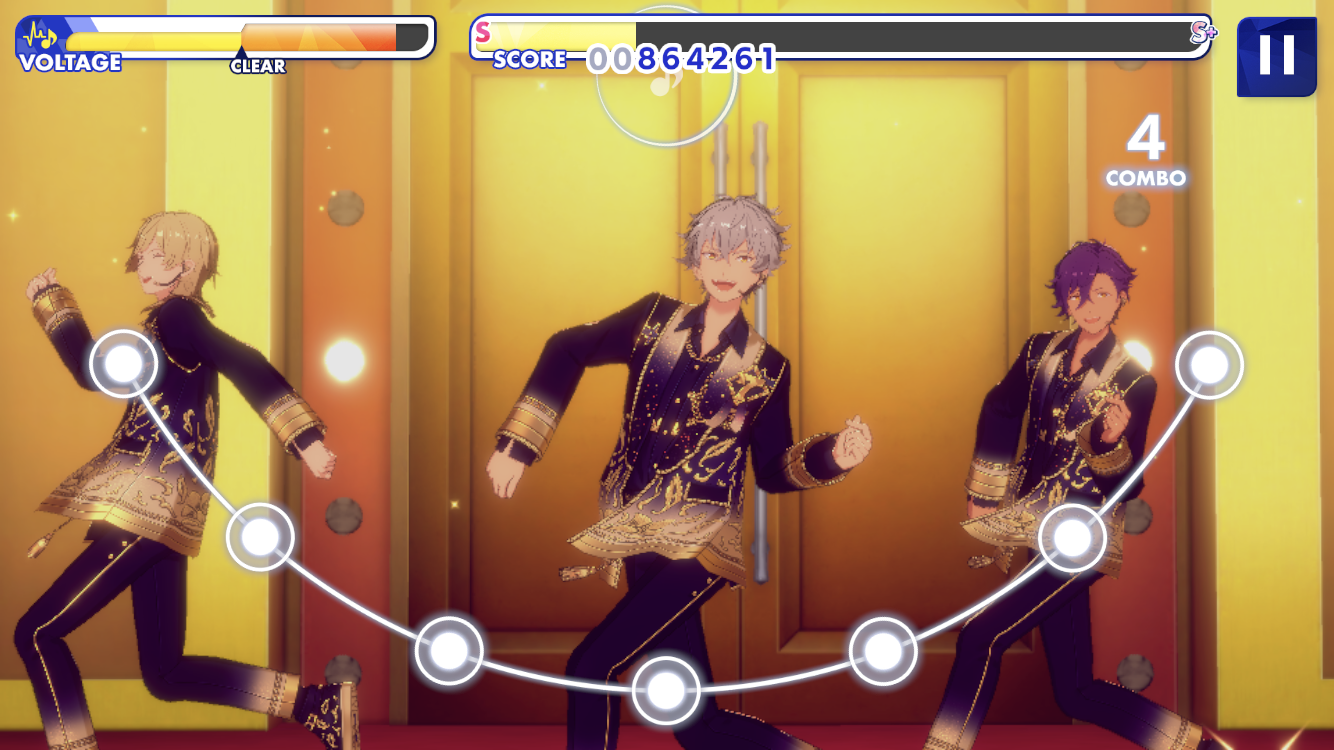Pause the live with the pause button
Screen dimensions: 1334x750
pos(1276,56)
